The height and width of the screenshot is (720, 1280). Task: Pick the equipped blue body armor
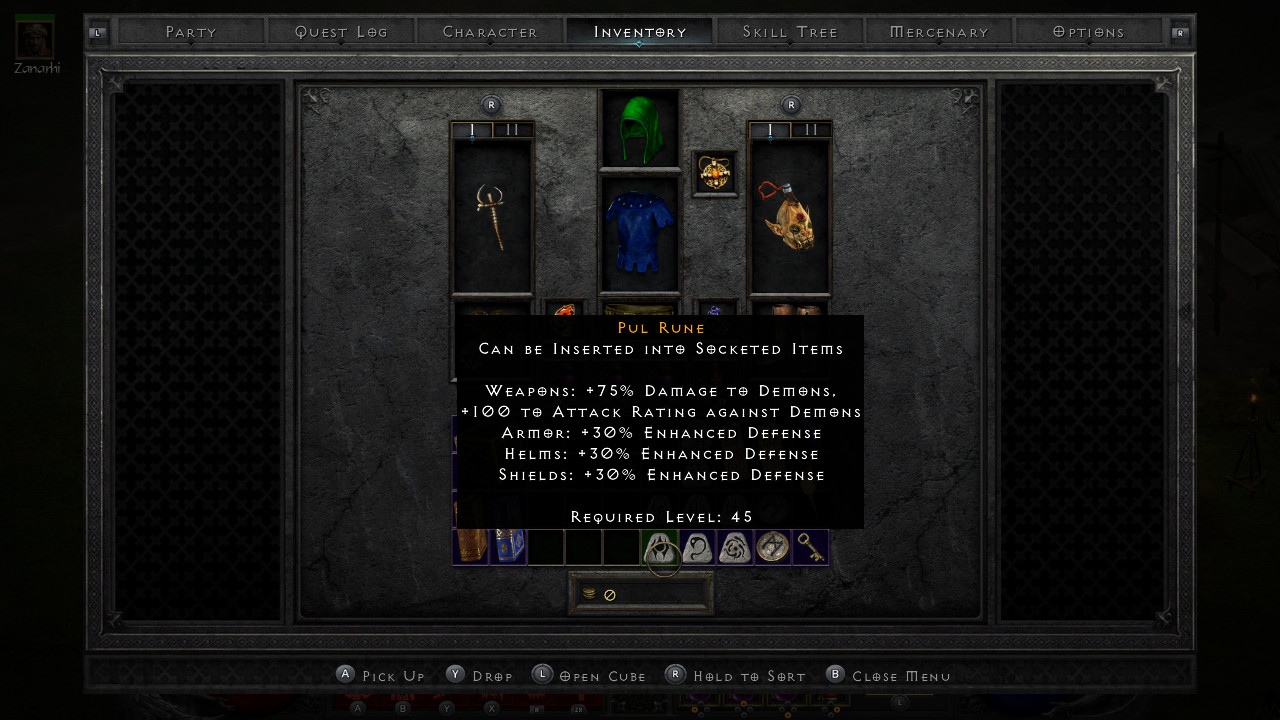click(639, 234)
